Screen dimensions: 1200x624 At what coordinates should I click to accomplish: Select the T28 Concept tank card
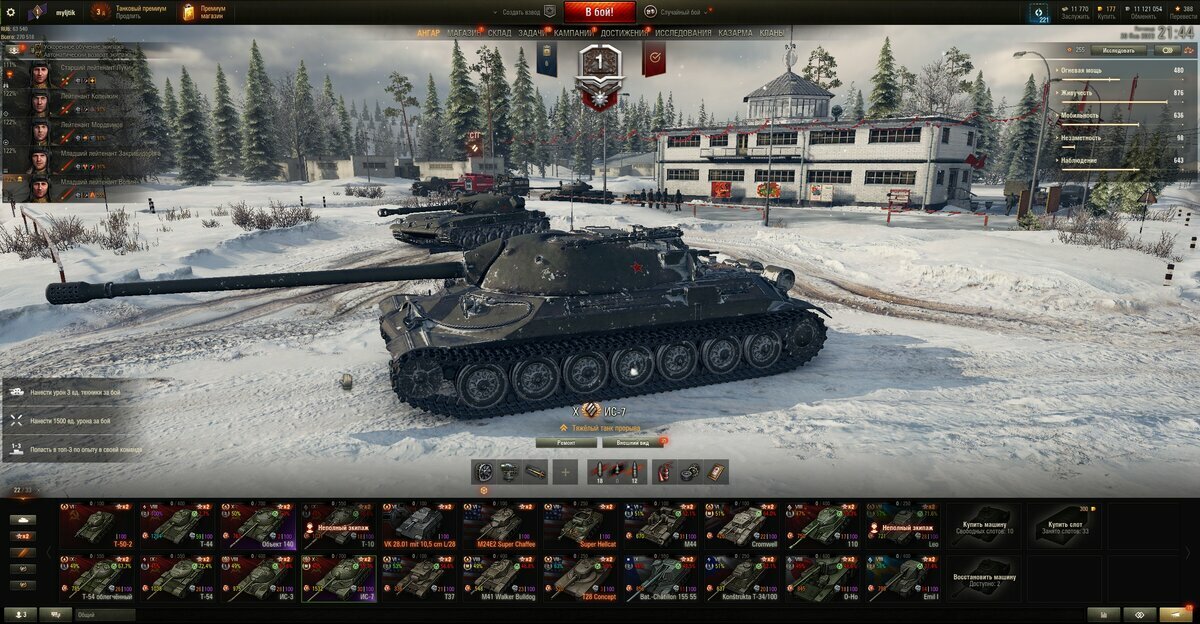coord(581,578)
